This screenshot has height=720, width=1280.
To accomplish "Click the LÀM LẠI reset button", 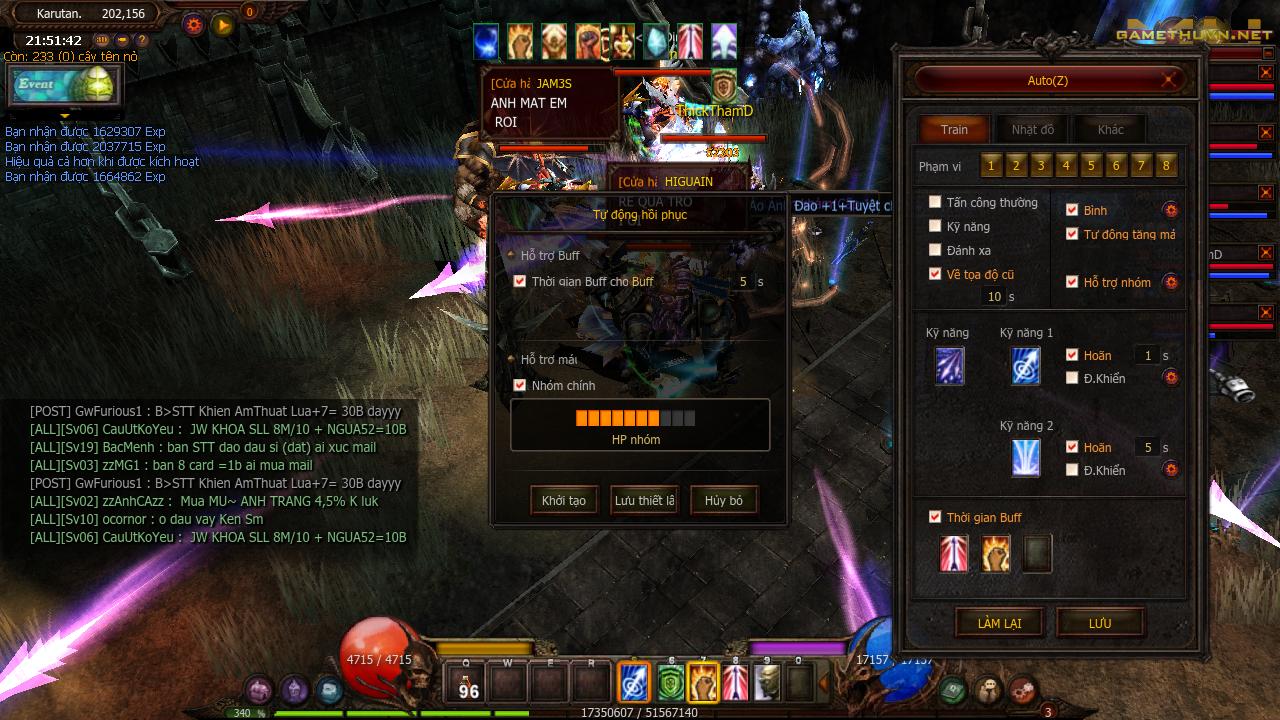I will (999, 623).
